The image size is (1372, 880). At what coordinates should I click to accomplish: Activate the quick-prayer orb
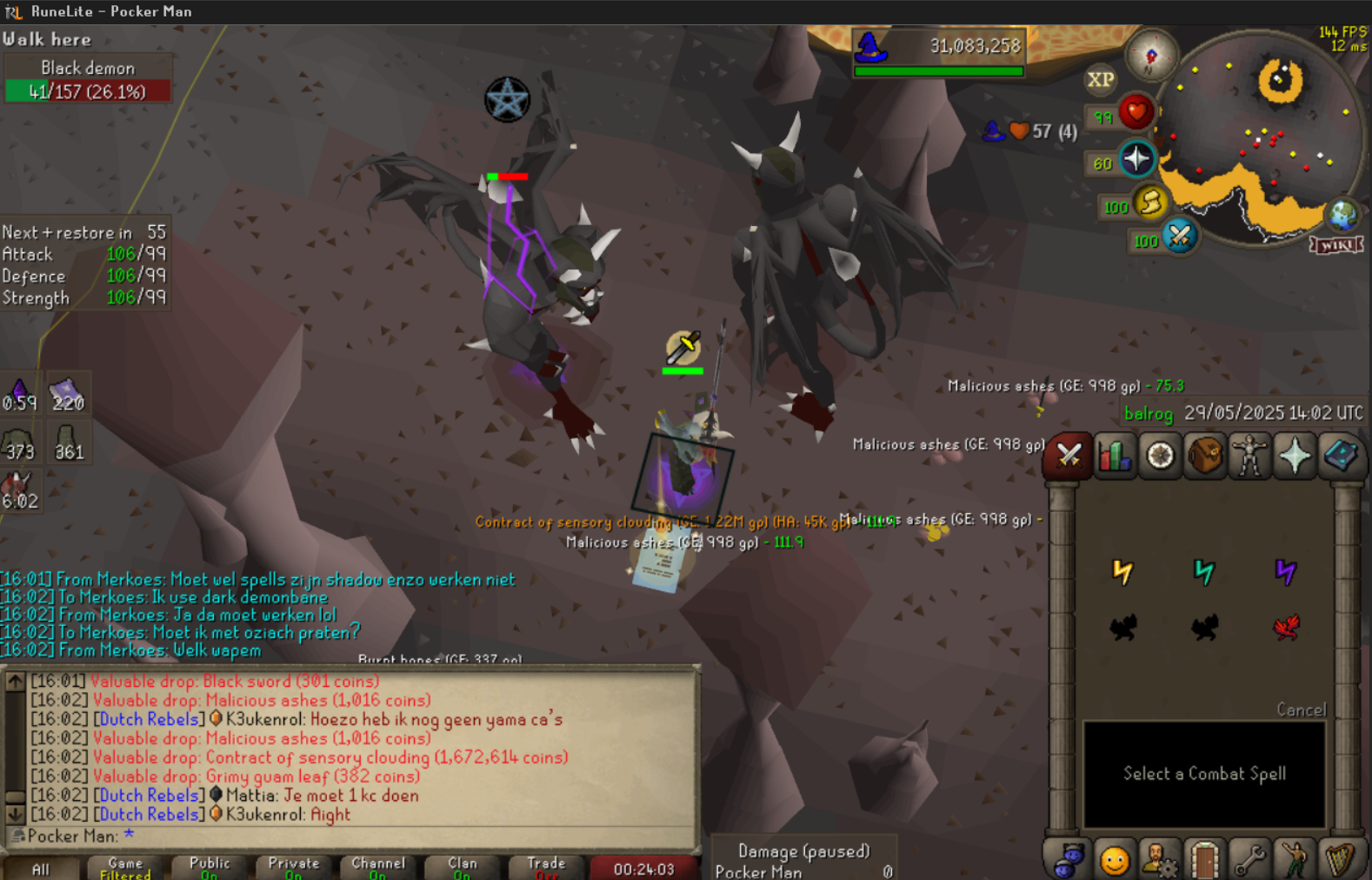click(x=1136, y=159)
